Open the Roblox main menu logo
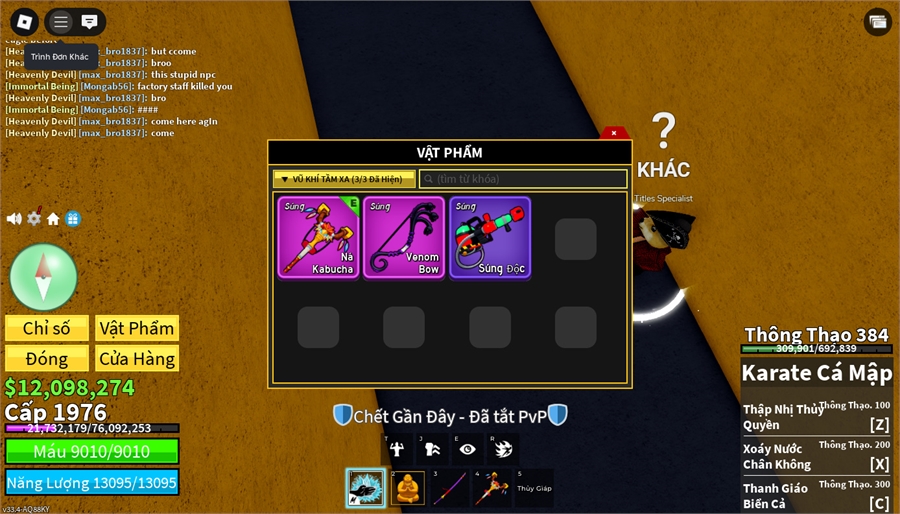This screenshot has height=514, width=900. [24, 21]
